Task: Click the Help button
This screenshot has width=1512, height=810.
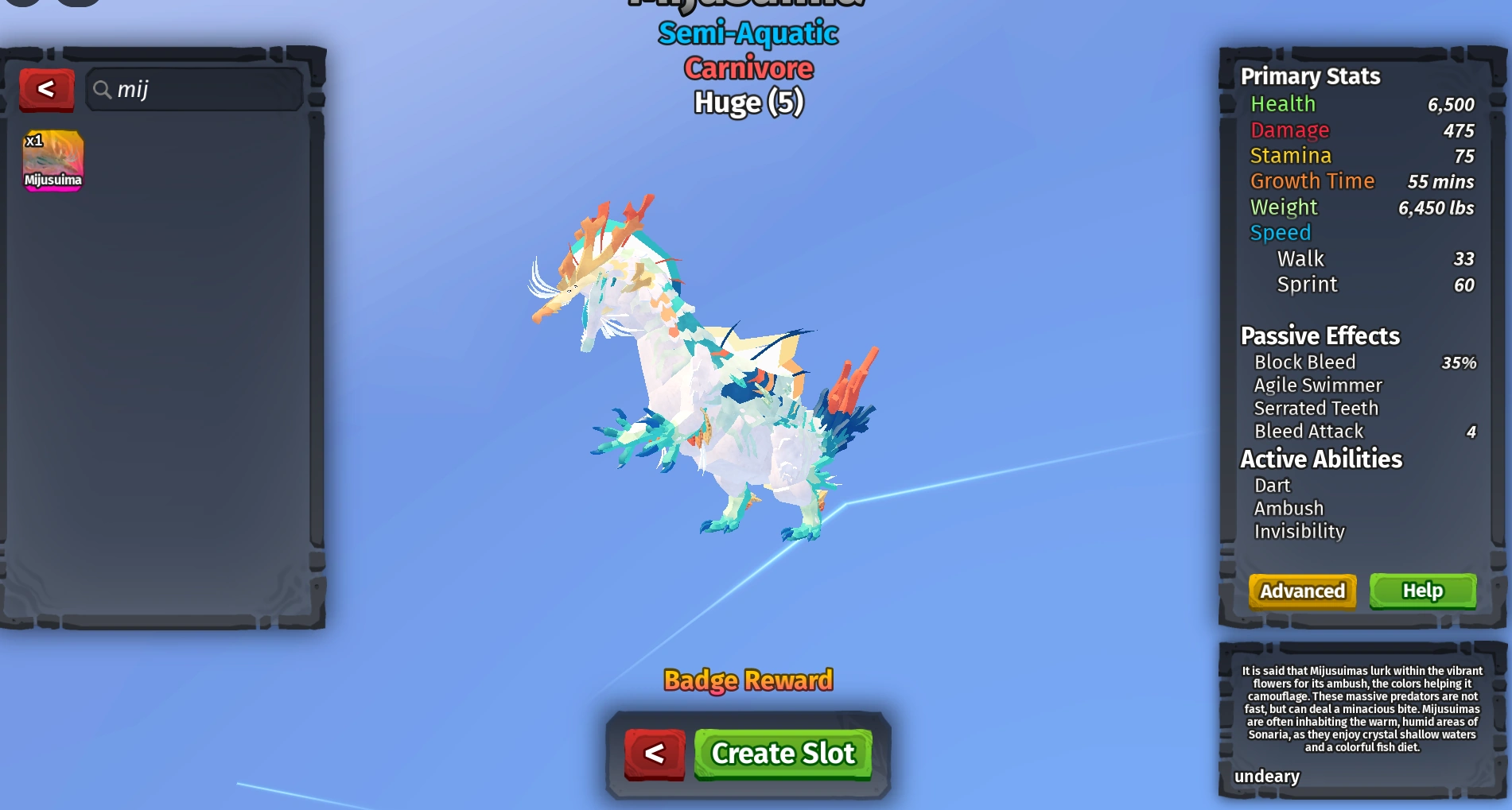Action: (1423, 591)
